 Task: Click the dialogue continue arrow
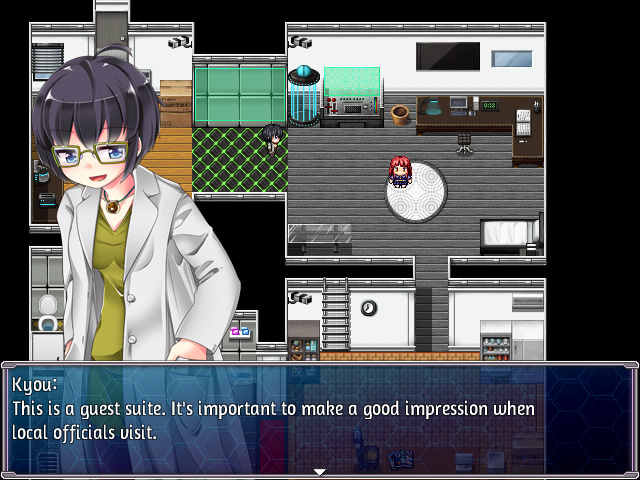tap(320, 471)
